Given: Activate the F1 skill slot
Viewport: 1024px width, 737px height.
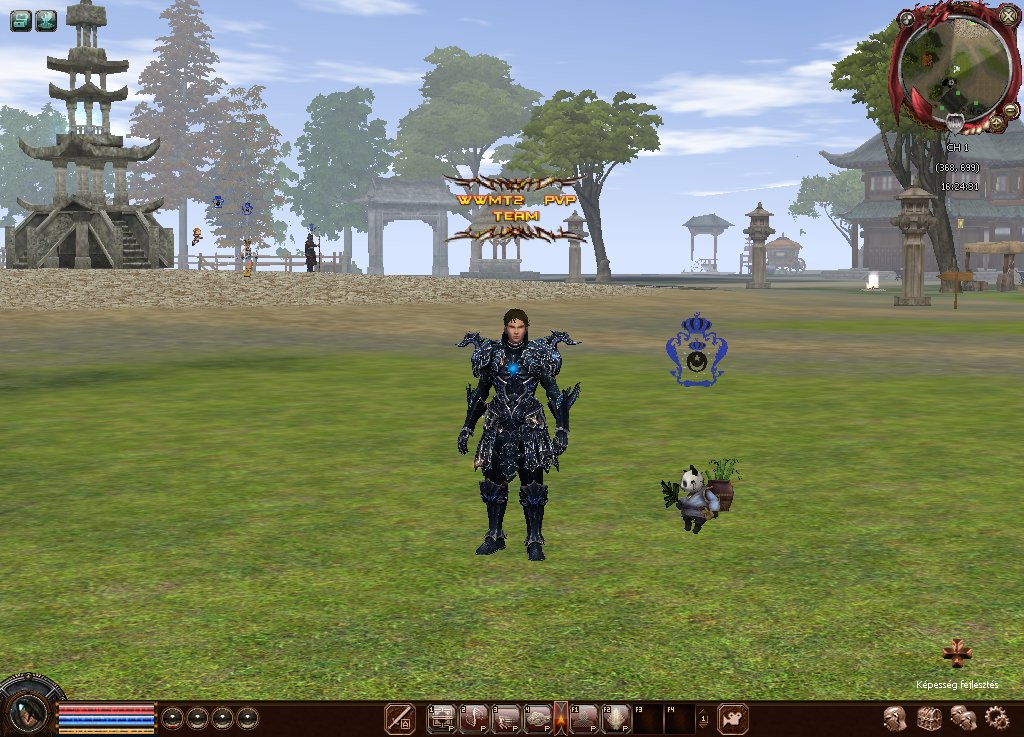Looking at the screenshot, I should tap(584, 718).
